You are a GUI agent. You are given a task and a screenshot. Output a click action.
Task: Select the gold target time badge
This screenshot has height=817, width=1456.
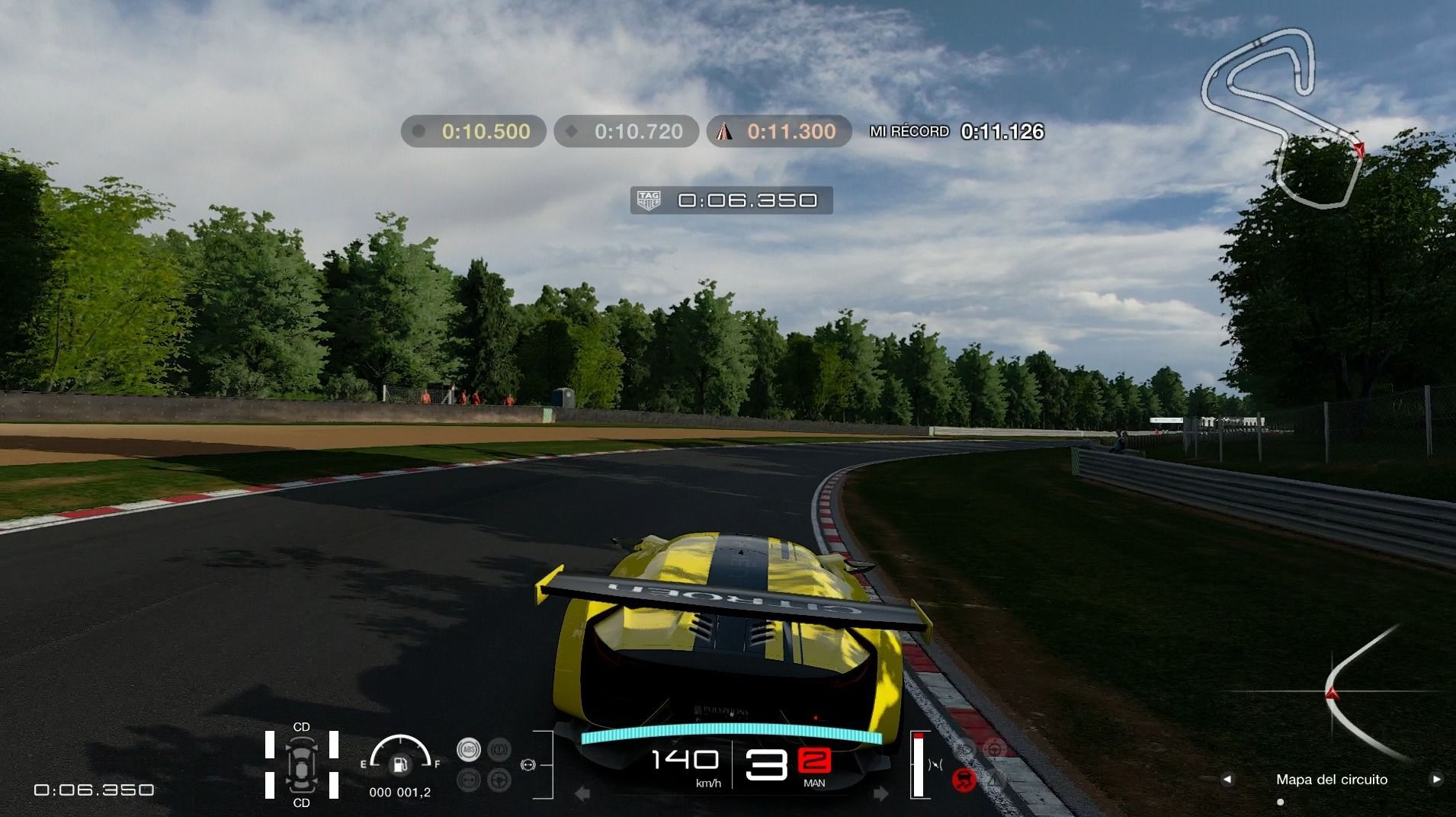point(473,131)
